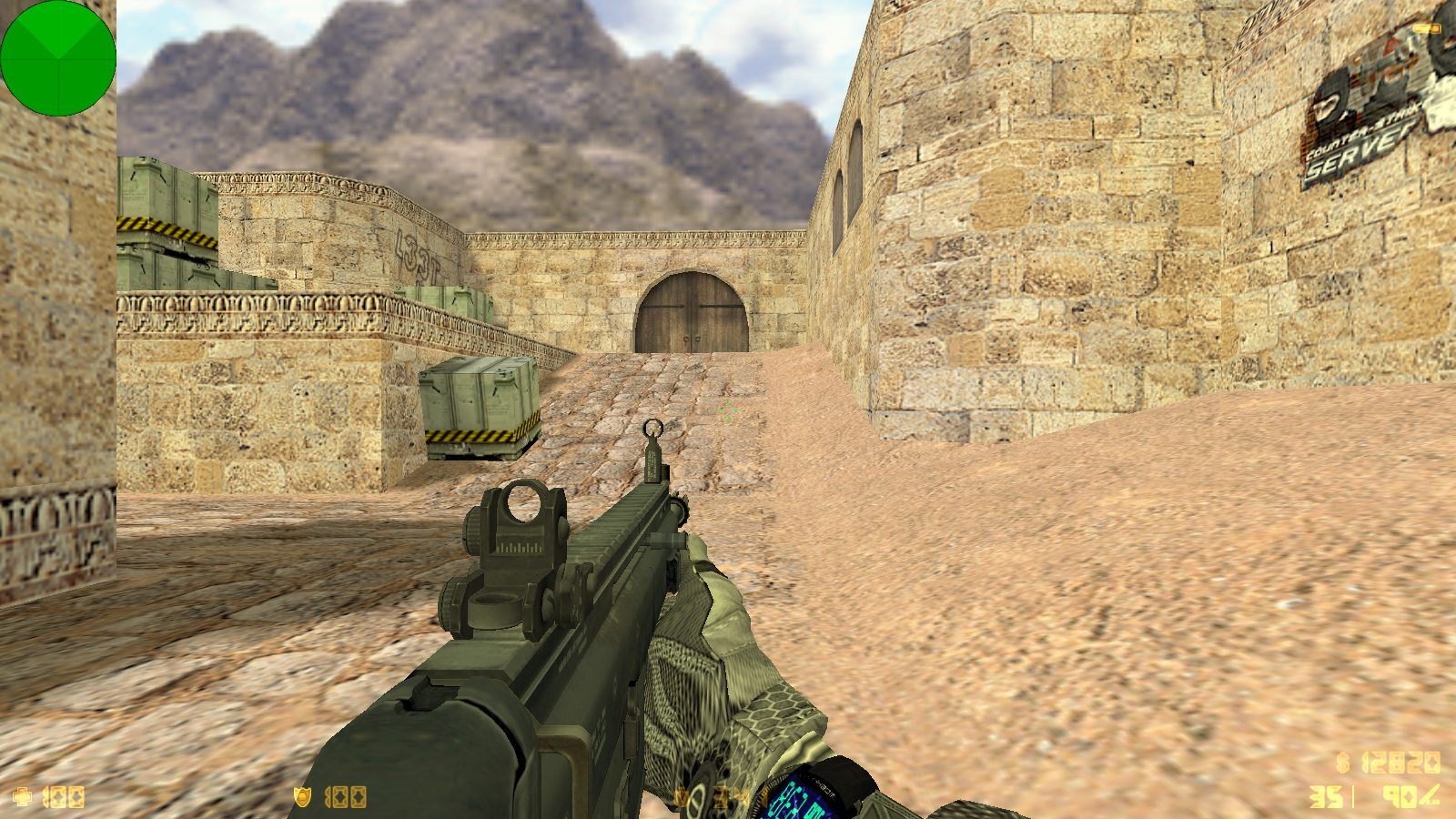The height and width of the screenshot is (819, 1456).
Task: Select the health cross icon
Action: point(23,797)
